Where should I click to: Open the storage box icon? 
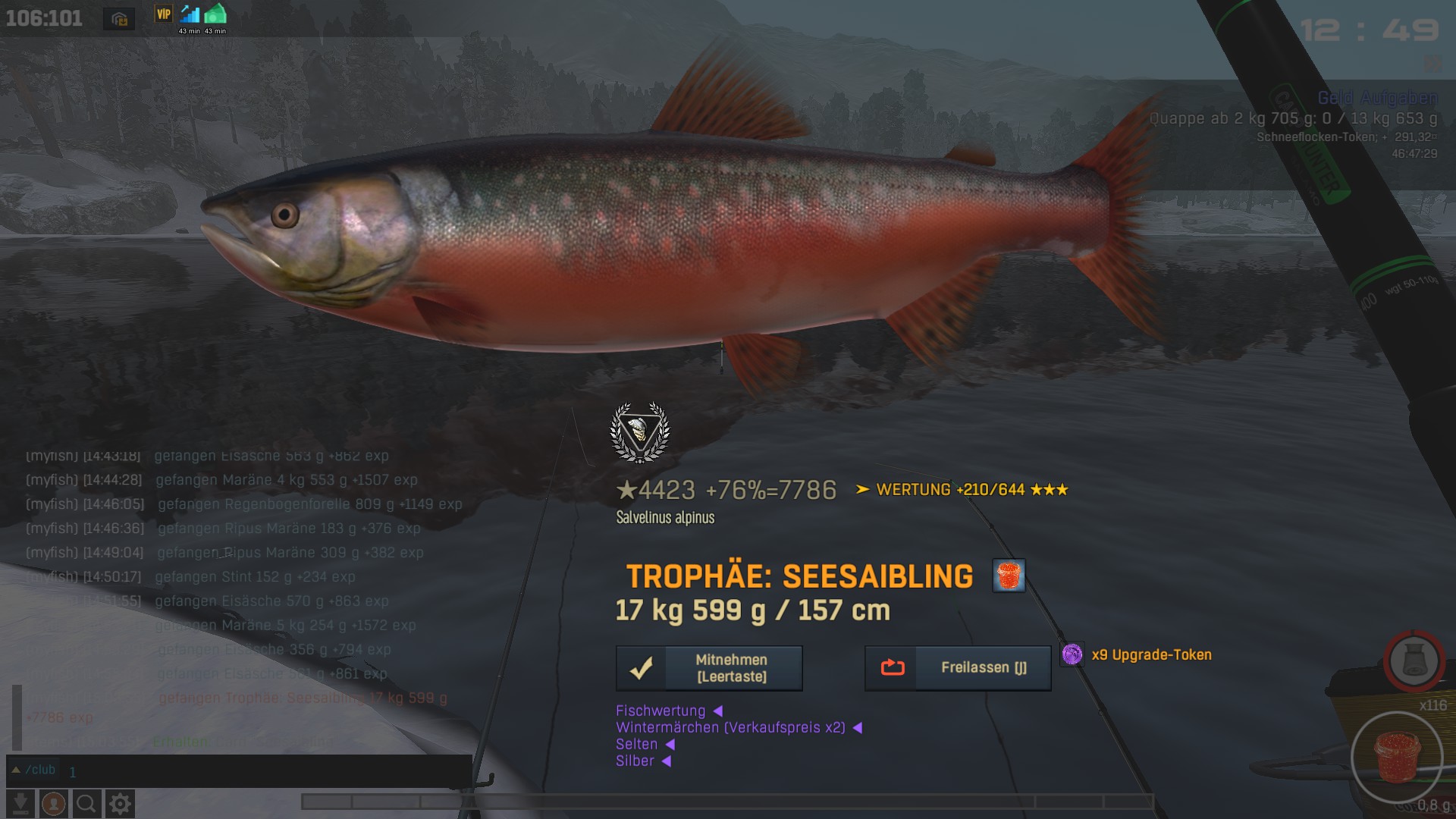119,19
